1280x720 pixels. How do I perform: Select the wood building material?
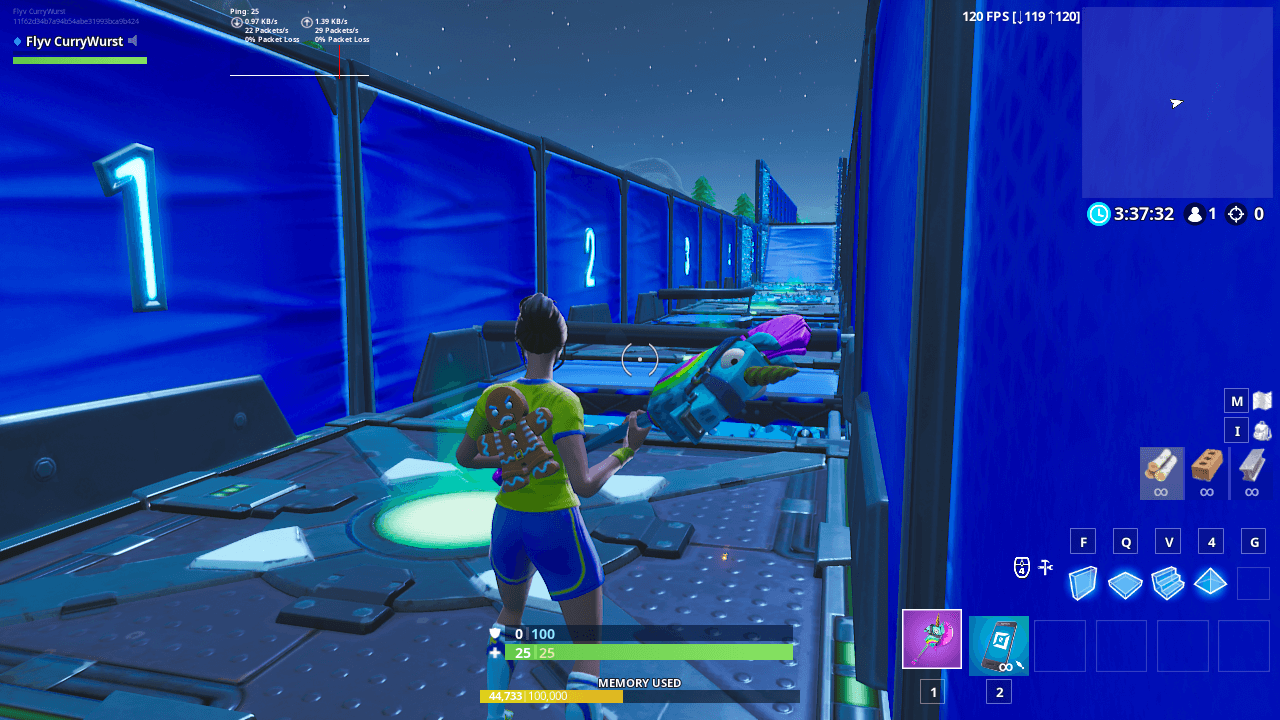(1163, 472)
